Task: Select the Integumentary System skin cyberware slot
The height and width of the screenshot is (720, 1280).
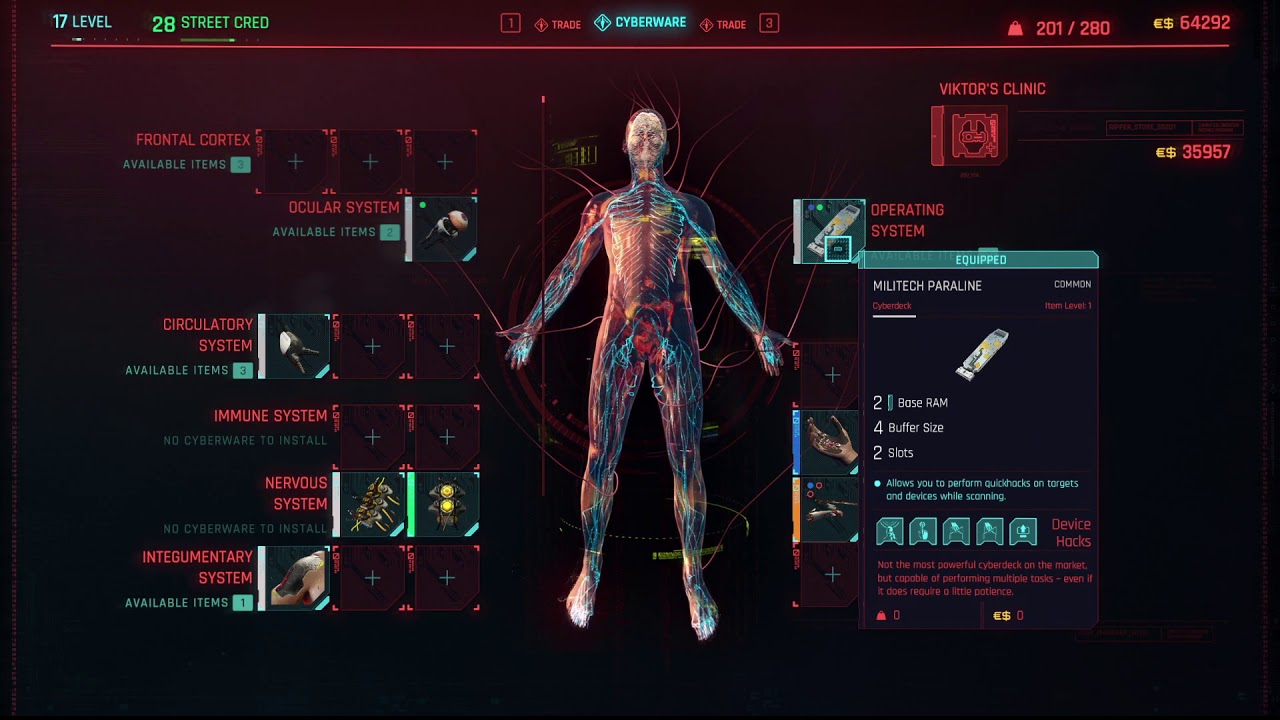Action: tap(296, 578)
